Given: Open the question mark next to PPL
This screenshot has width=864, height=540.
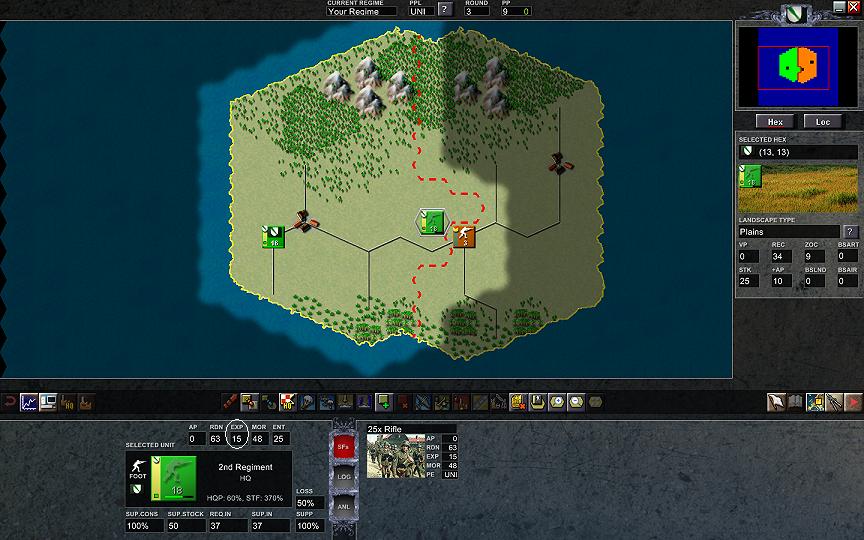Looking at the screenshot, I should tap(445, 10).
